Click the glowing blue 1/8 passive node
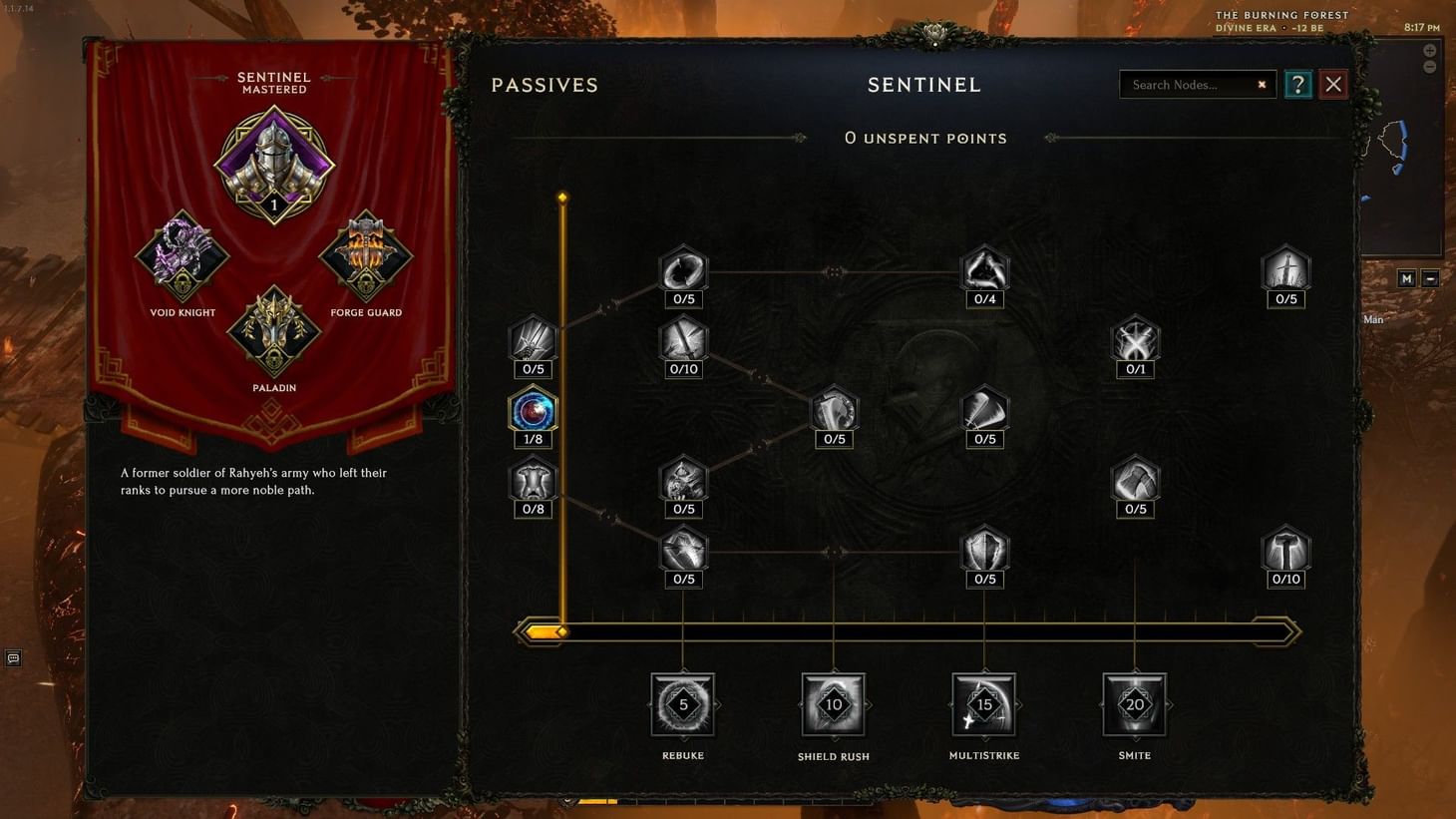Viewport: 1456px width, 819px height. [533, 410]
